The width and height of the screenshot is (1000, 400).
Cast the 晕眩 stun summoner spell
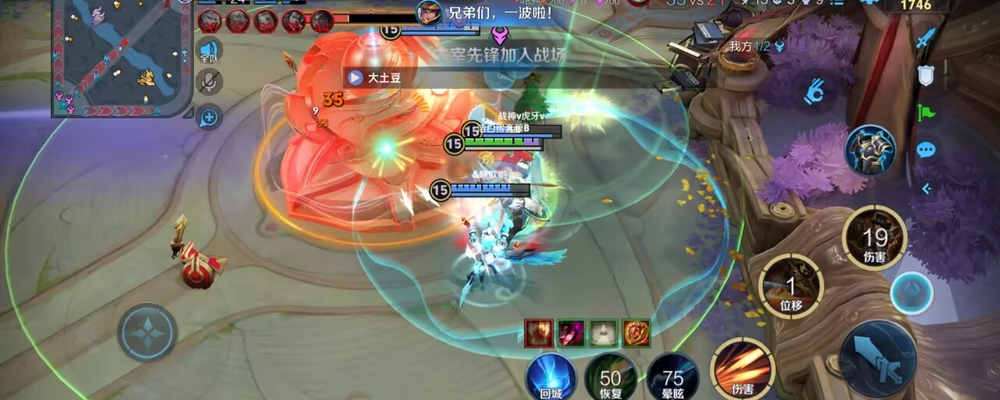click(672, 377)
